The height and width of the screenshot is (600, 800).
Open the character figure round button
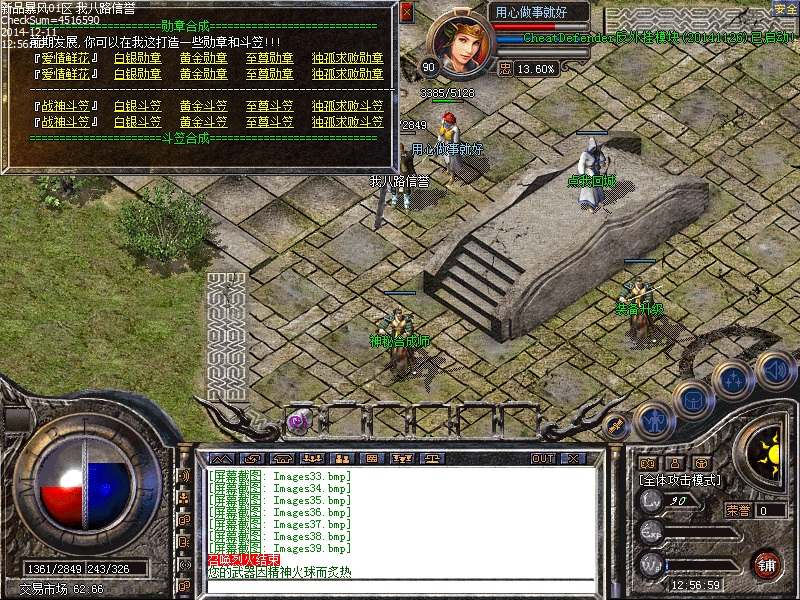pyautogui.click(x=654, y=420)
